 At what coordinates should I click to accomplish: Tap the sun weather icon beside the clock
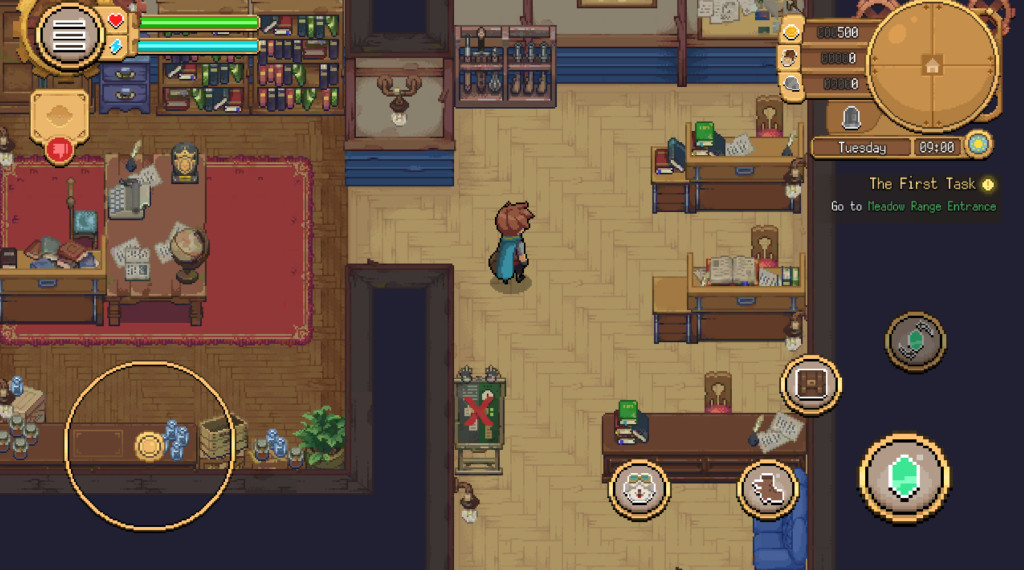[979, 146]
